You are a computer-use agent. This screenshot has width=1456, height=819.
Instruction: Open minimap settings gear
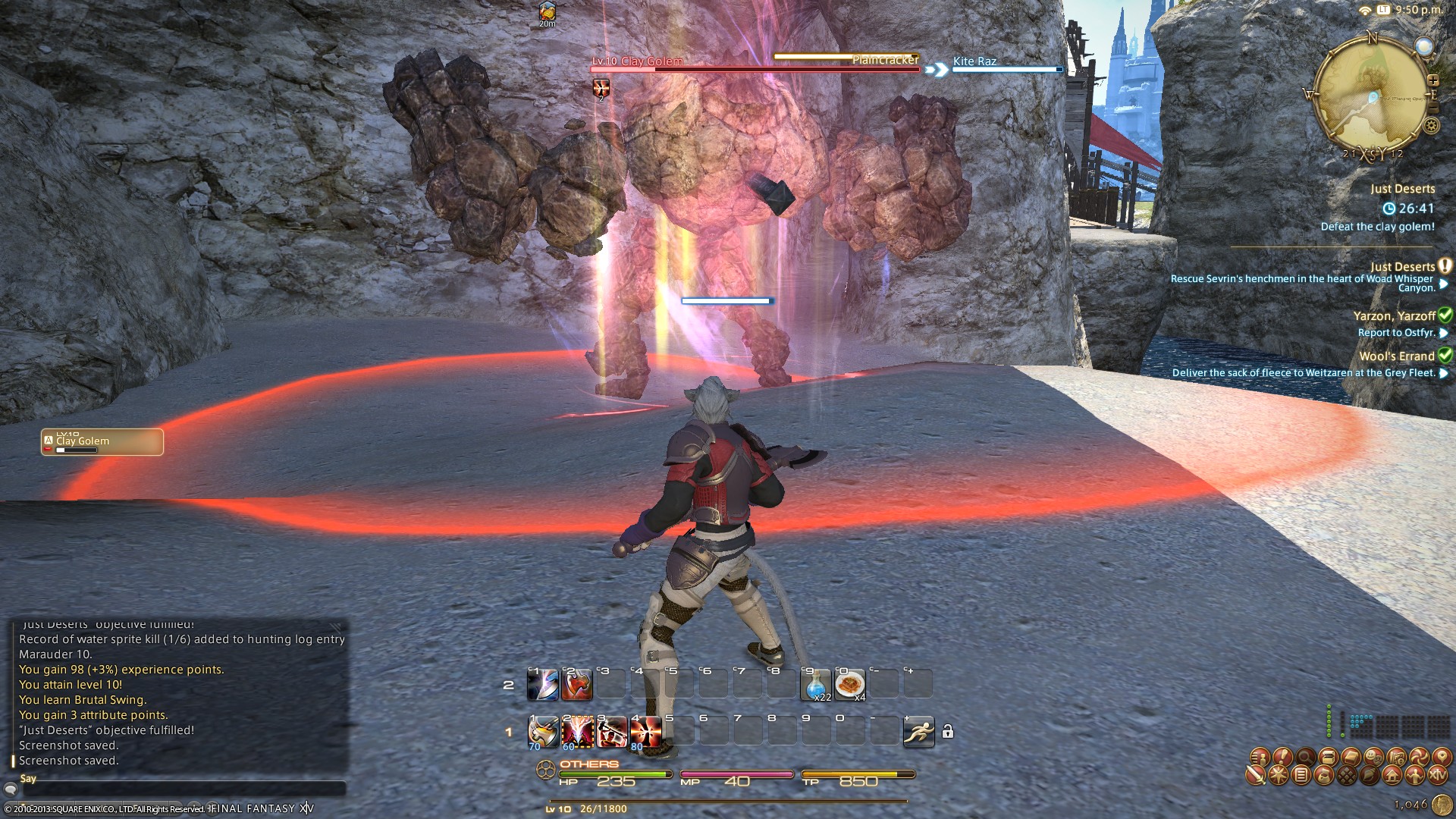coord(1432,126)
